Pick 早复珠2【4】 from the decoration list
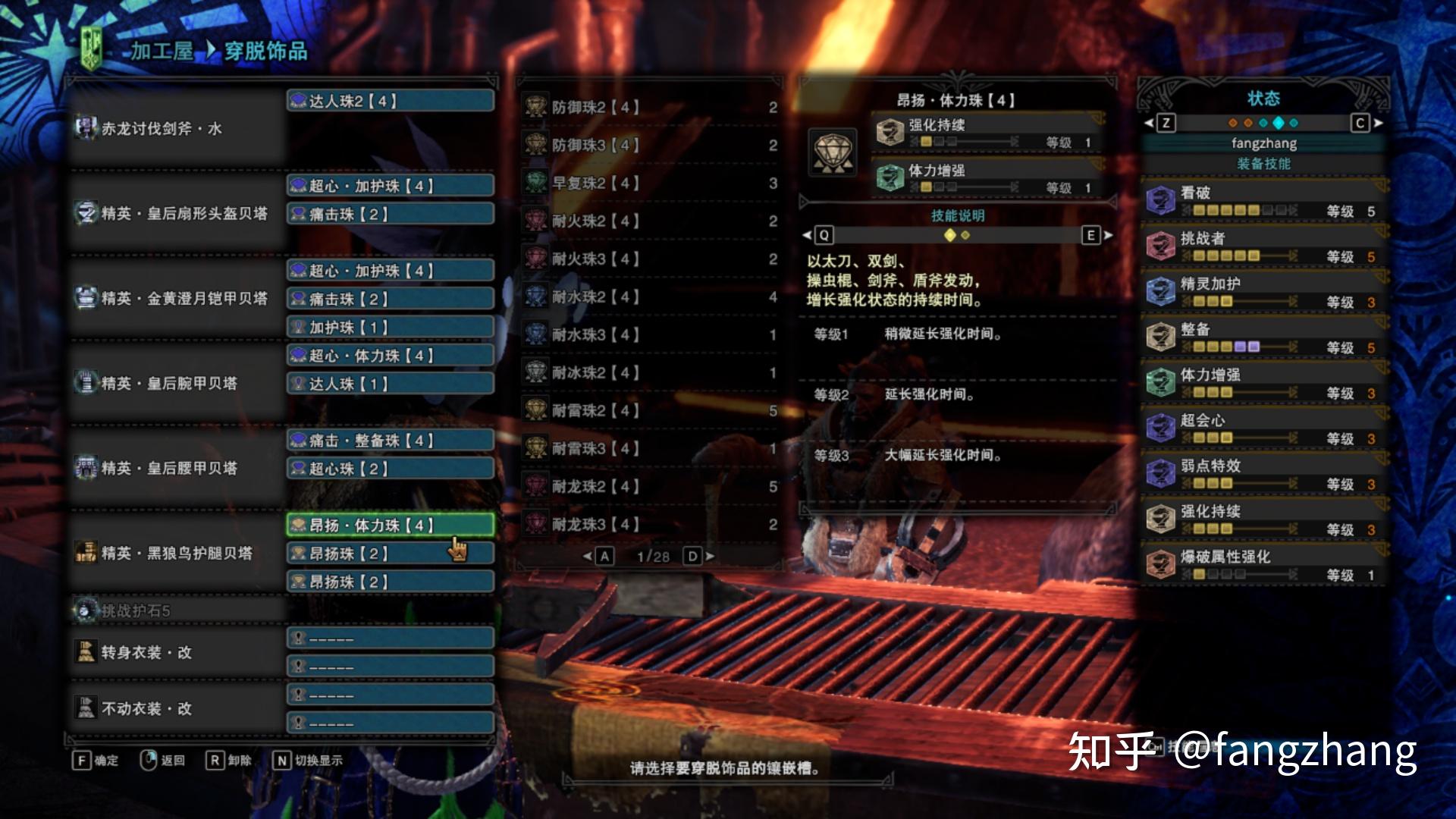The image size is (1456, 819). [x=649, y=184]
